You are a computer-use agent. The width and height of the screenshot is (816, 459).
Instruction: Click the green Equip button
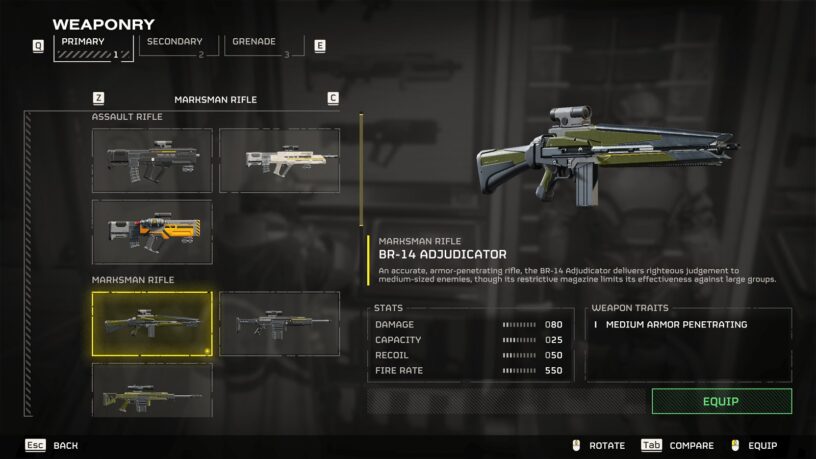721,401
